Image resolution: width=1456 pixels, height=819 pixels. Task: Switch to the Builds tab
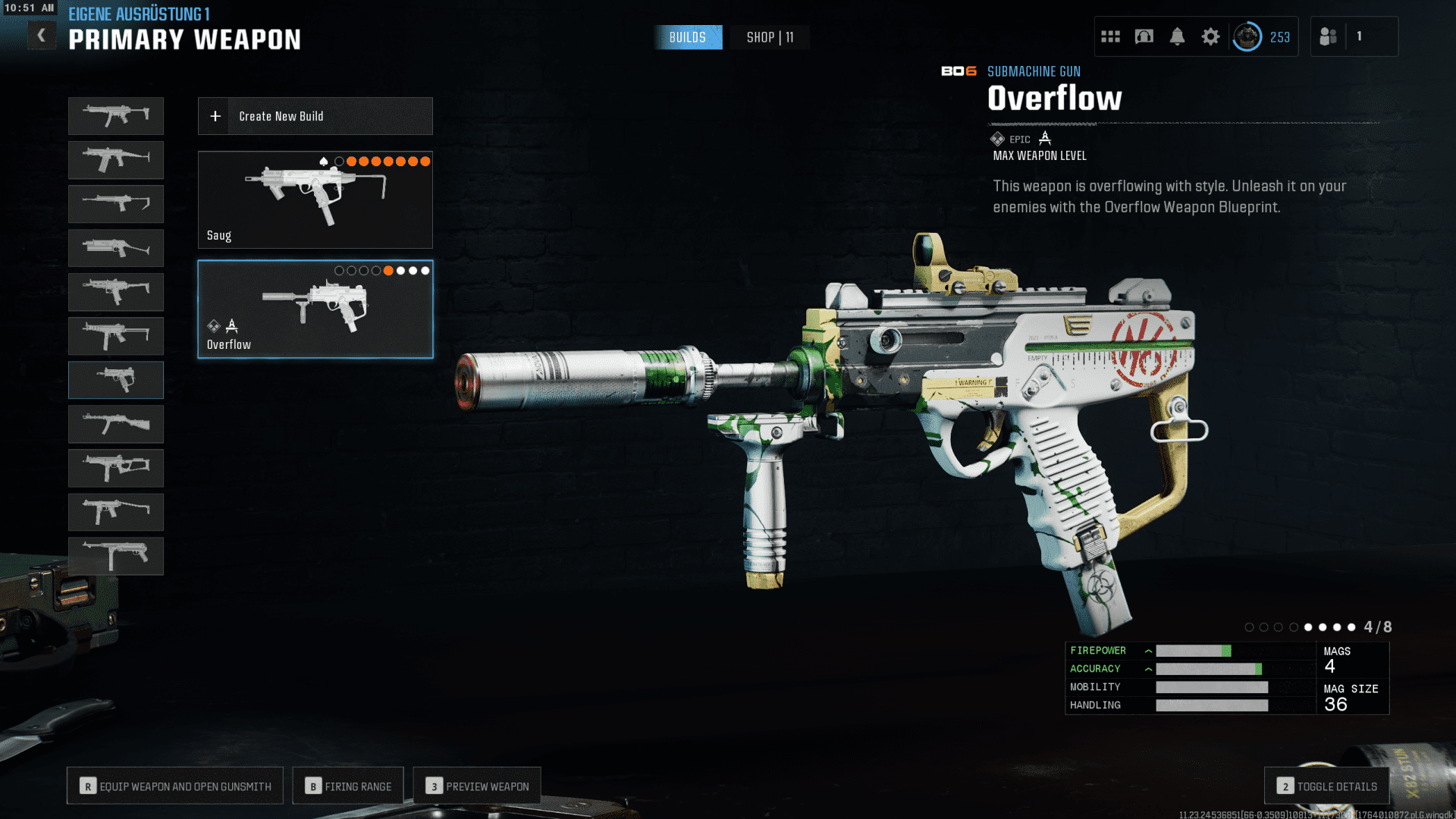(x=687, y=37)
